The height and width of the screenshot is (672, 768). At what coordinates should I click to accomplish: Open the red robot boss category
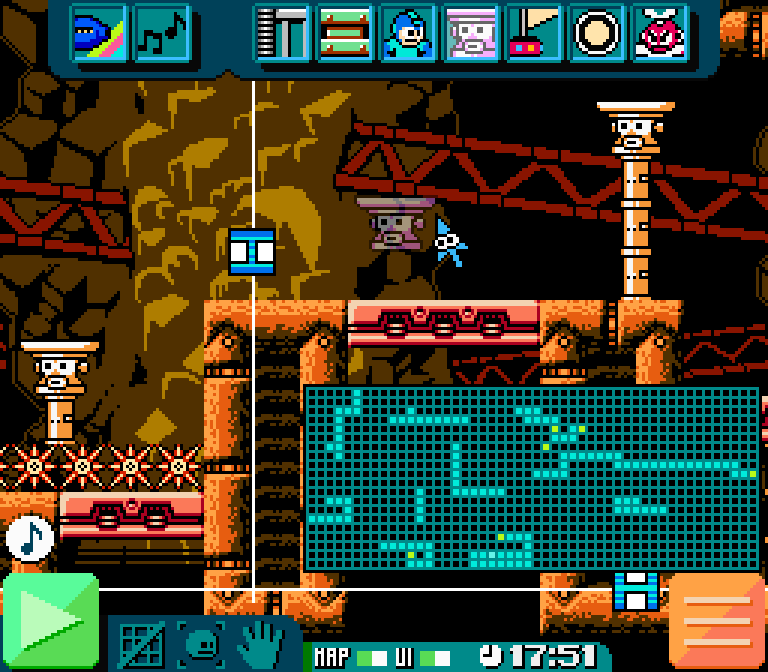pos(660,33)
